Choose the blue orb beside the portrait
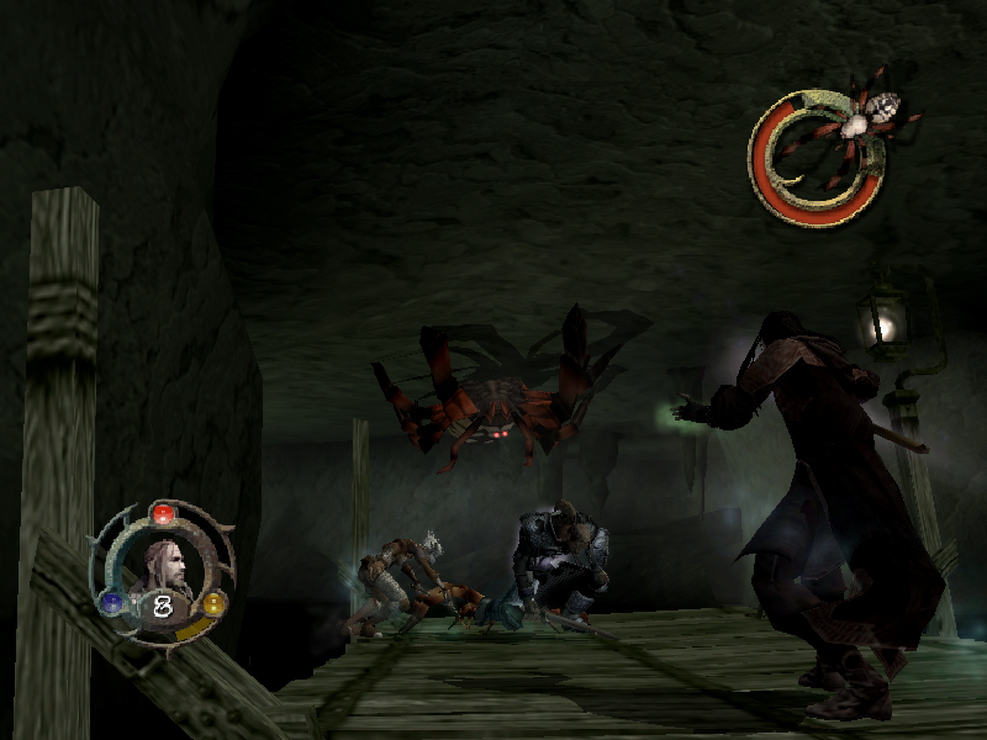 [x=113, y=602]
